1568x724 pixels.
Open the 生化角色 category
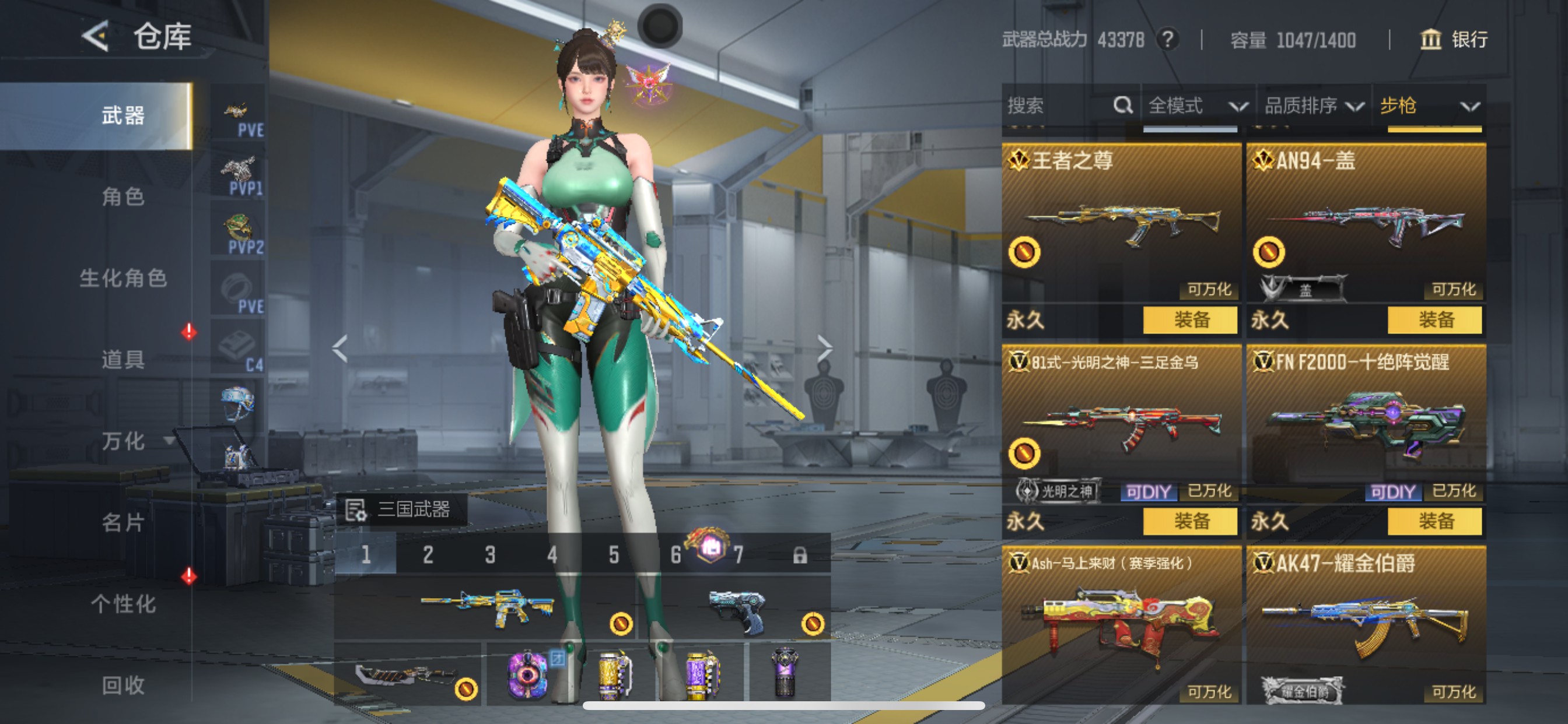point(123,278)
